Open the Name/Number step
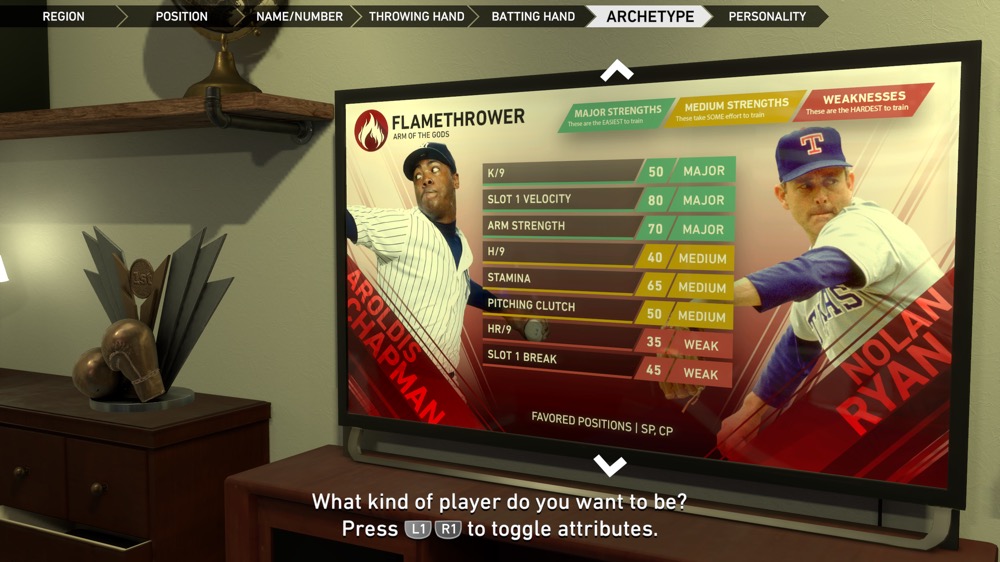The height and width of the screenshot is (562, 1000). click(299, 16)
